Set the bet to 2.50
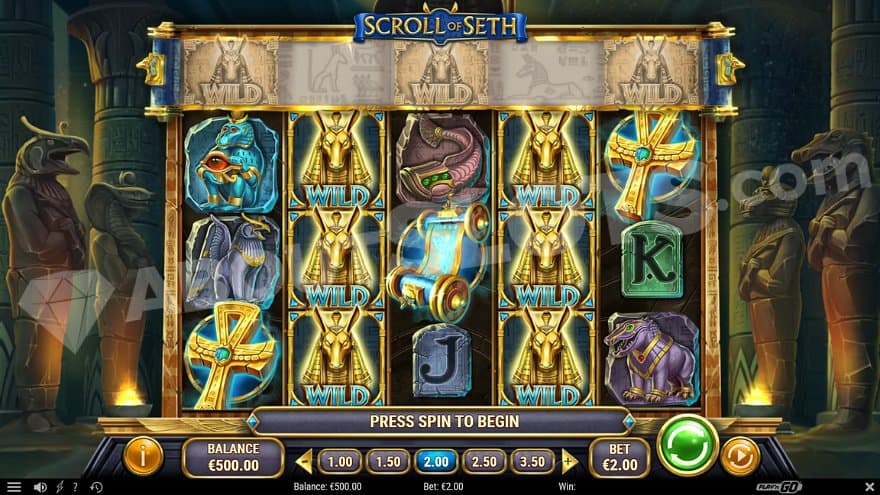The image size is (880, 495). point(484,461)
